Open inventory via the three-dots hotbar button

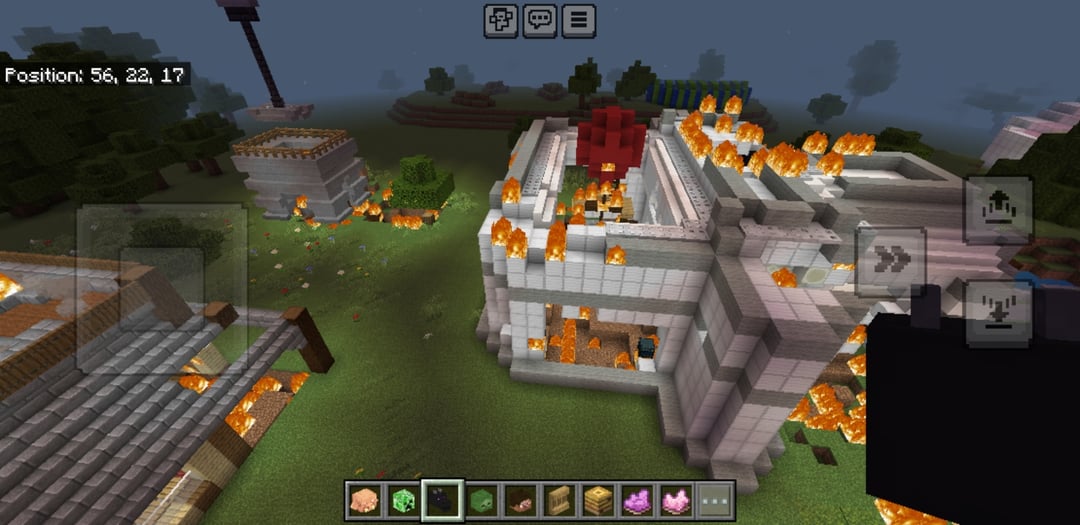pos(715,499)
